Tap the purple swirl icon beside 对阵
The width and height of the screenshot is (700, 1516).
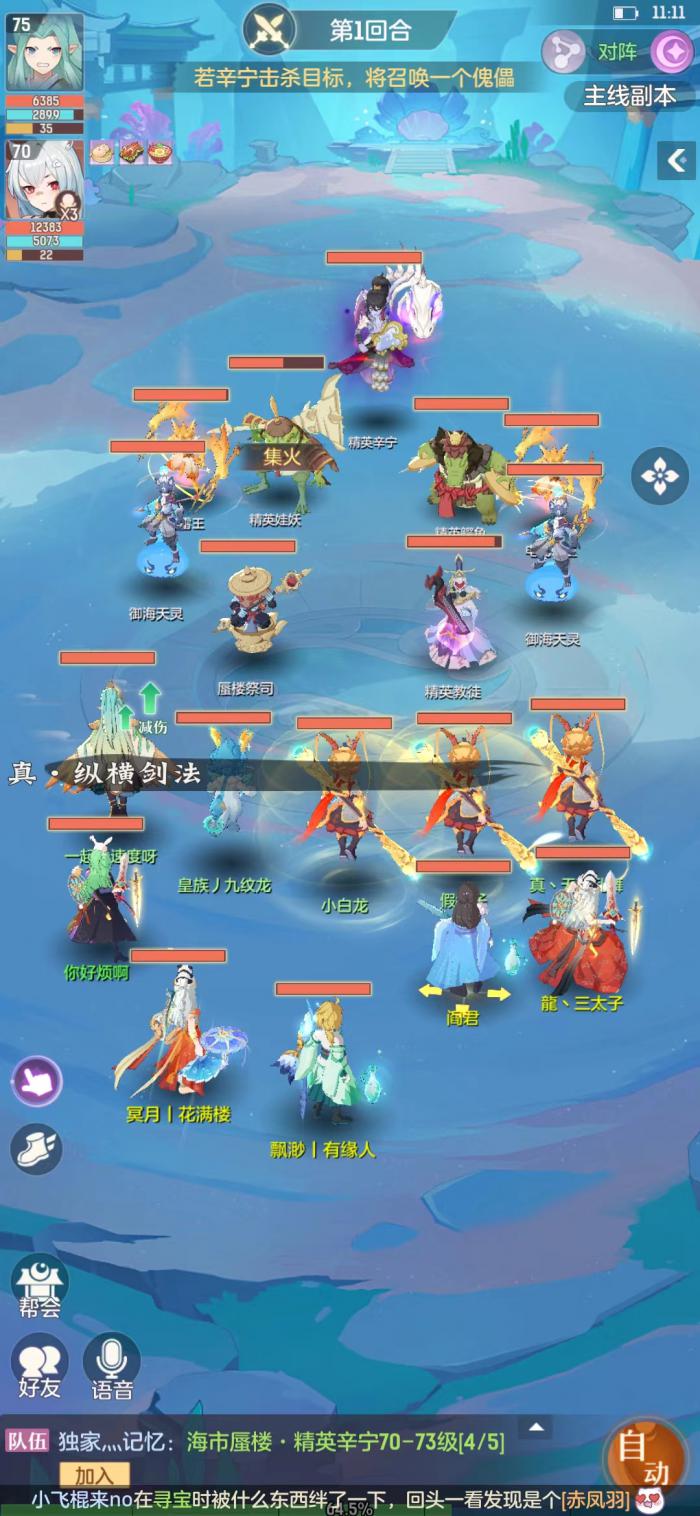pos(672,52)
